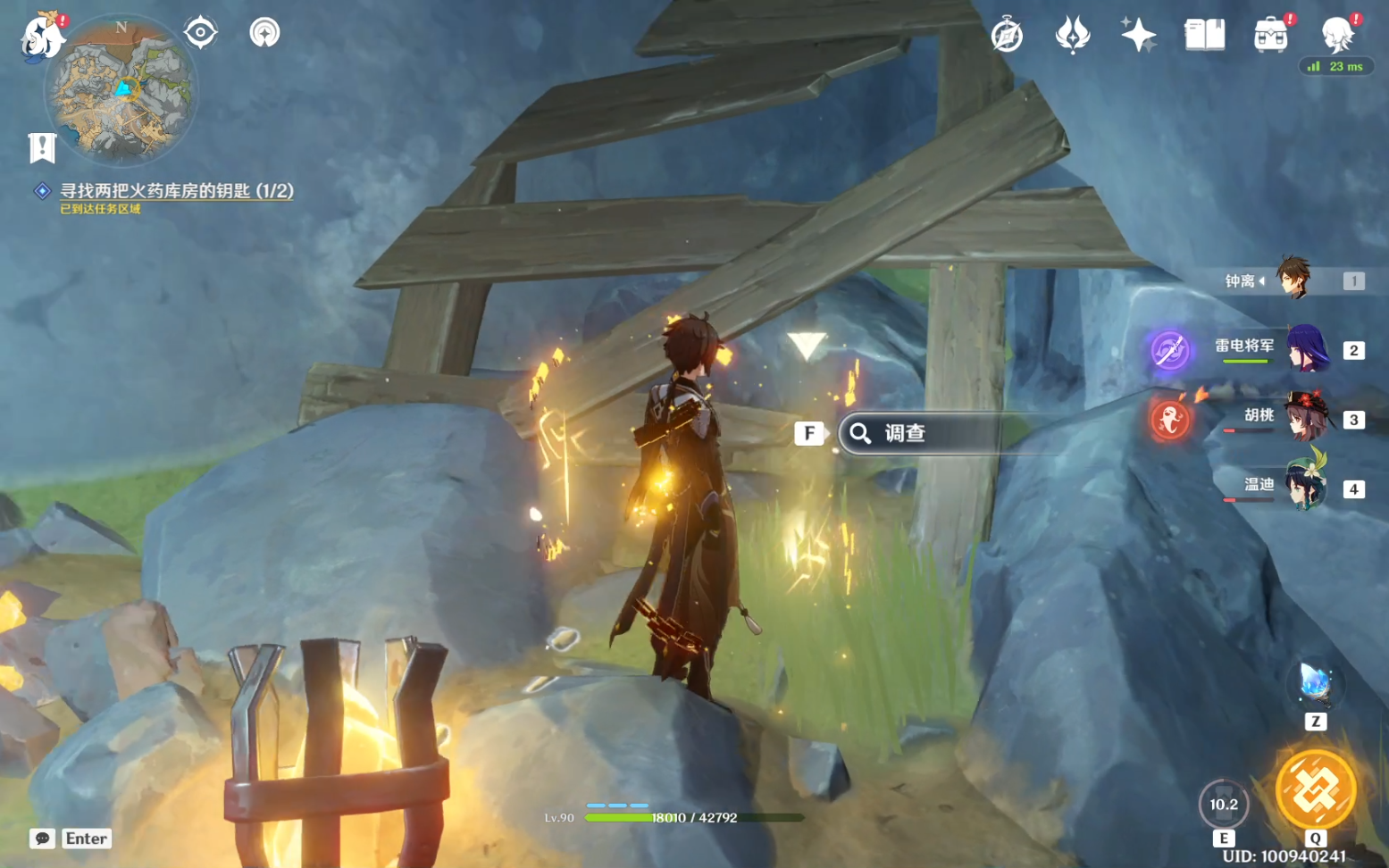
Task: Open the circular minimap
Action: pyautogui.click(x=121, y=91)
